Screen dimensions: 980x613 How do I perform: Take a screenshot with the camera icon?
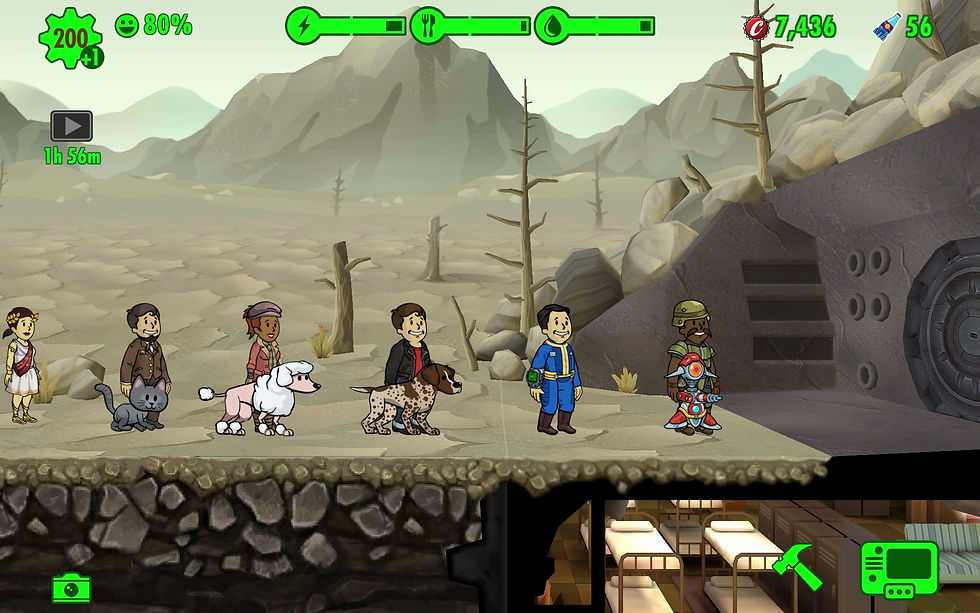pos(72,588)
